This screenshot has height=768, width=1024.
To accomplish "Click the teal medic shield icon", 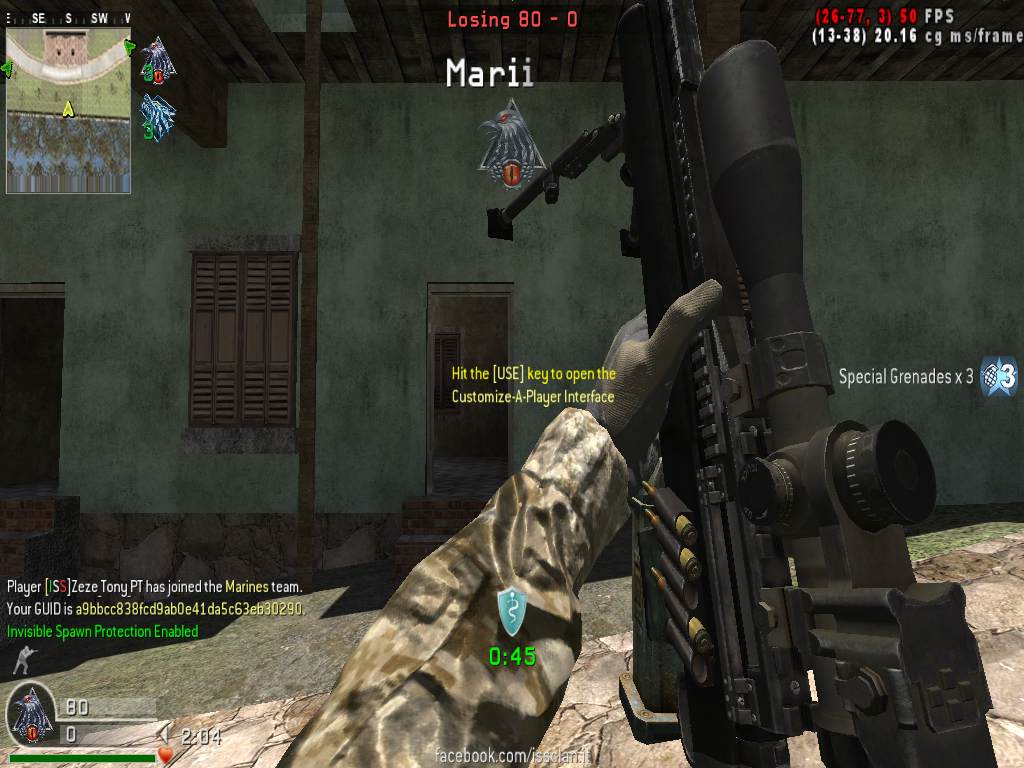I will click(511, 609).
